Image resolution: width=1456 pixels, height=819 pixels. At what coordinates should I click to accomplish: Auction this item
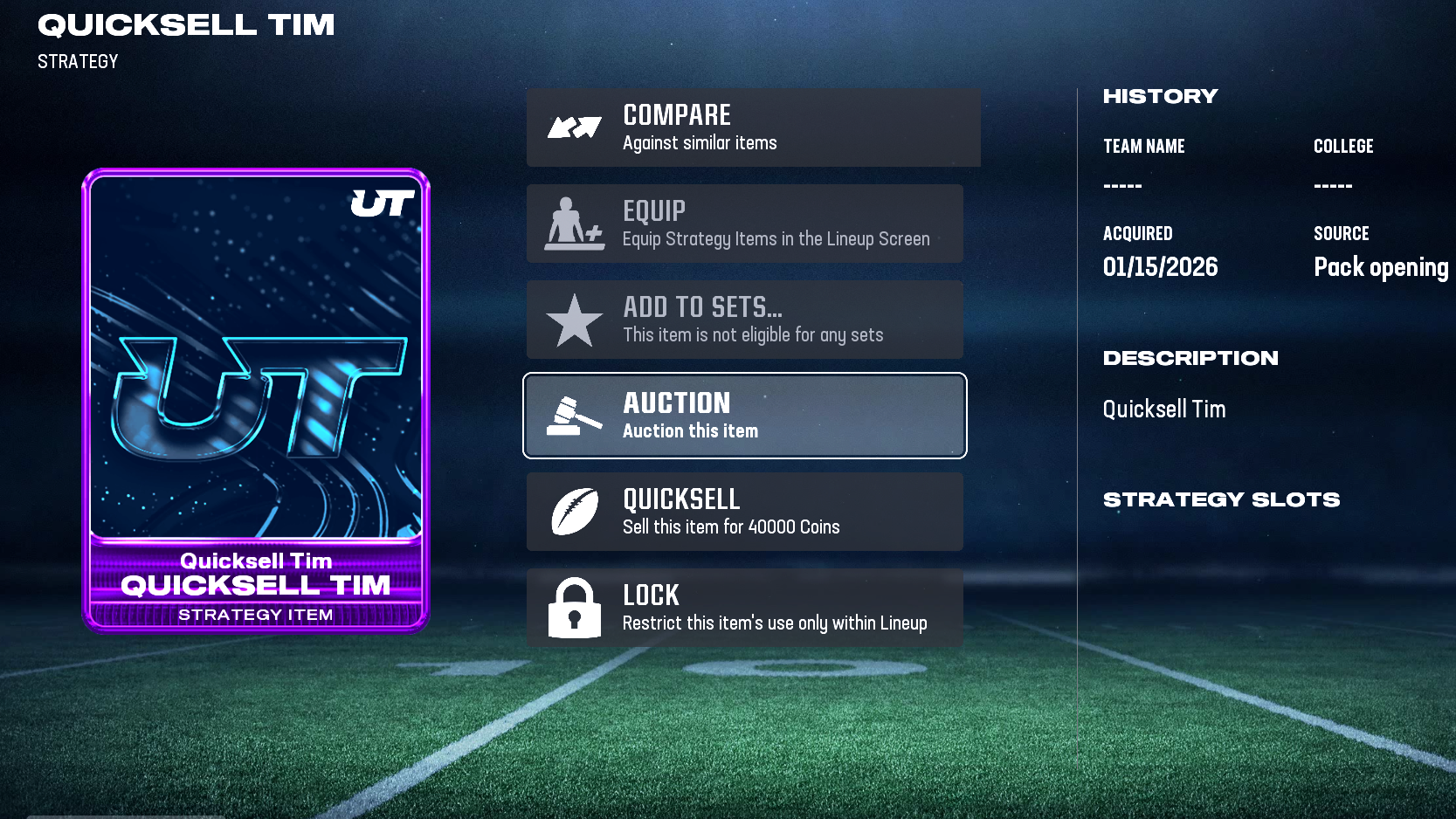[744, 416]
